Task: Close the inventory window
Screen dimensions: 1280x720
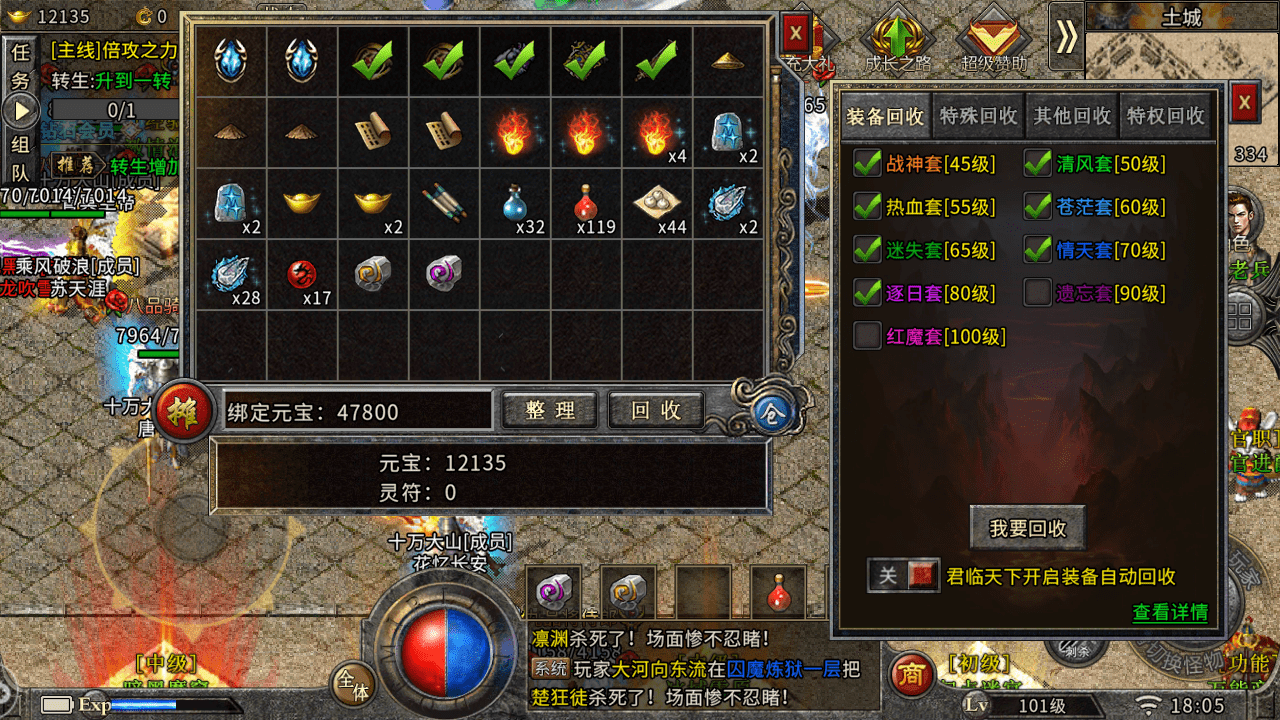Action: (795, 33)
